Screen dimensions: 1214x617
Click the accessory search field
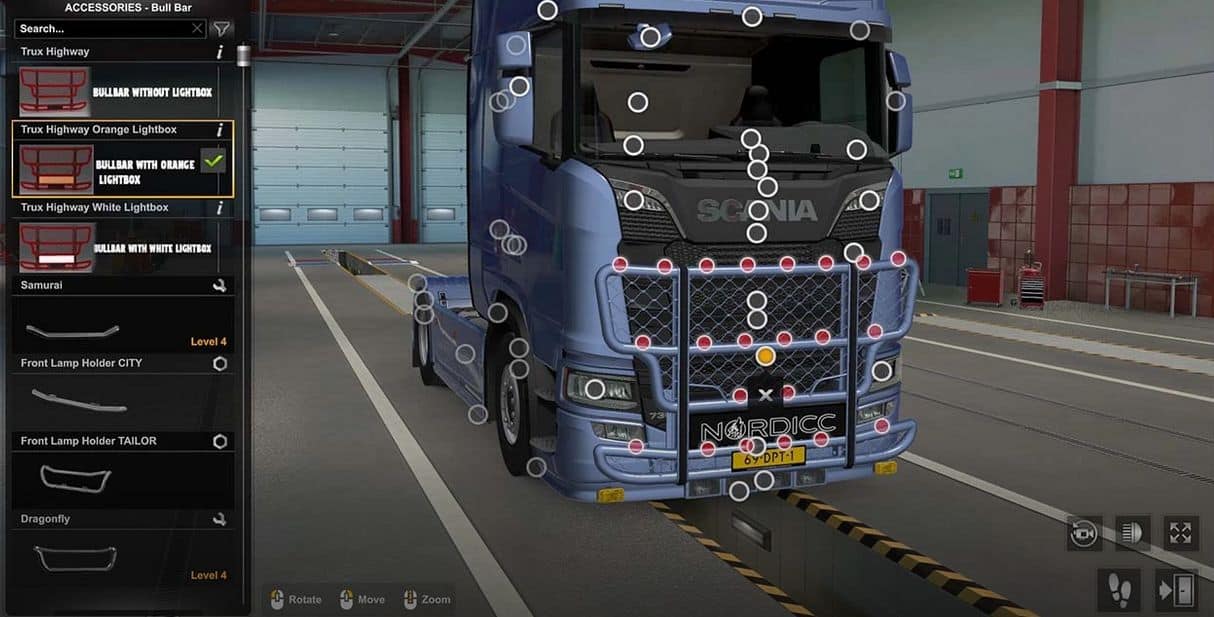100,29
